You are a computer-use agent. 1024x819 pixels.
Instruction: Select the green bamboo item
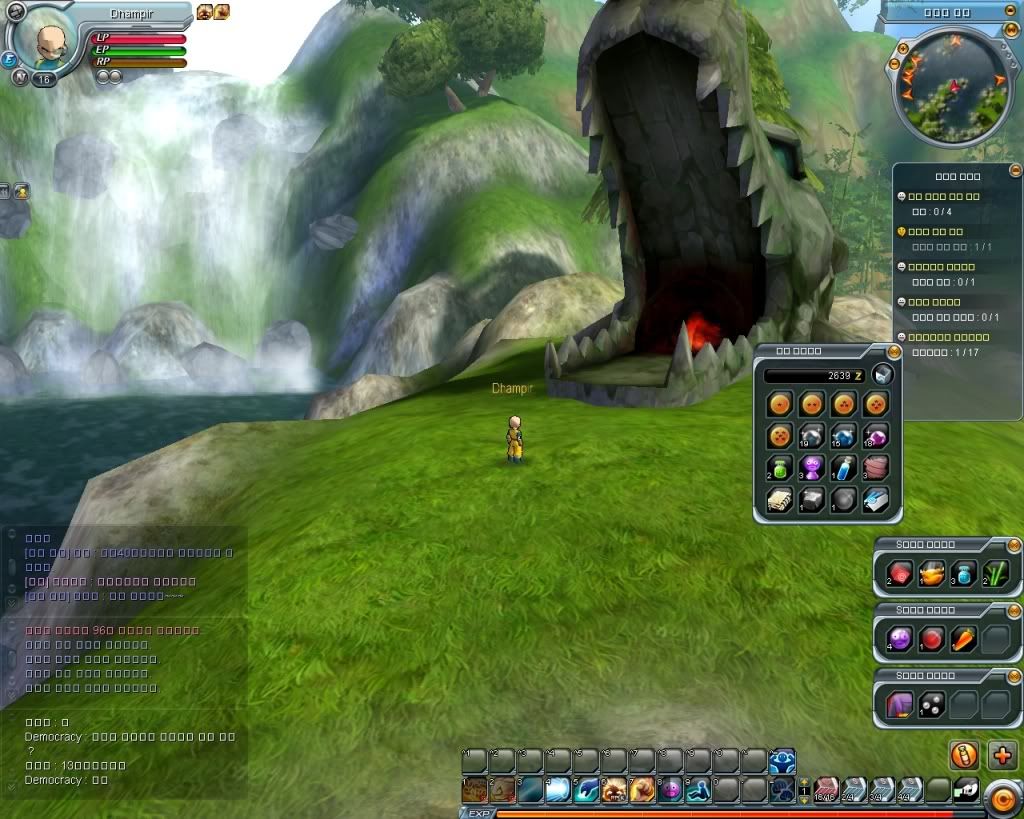coord(995,573)
